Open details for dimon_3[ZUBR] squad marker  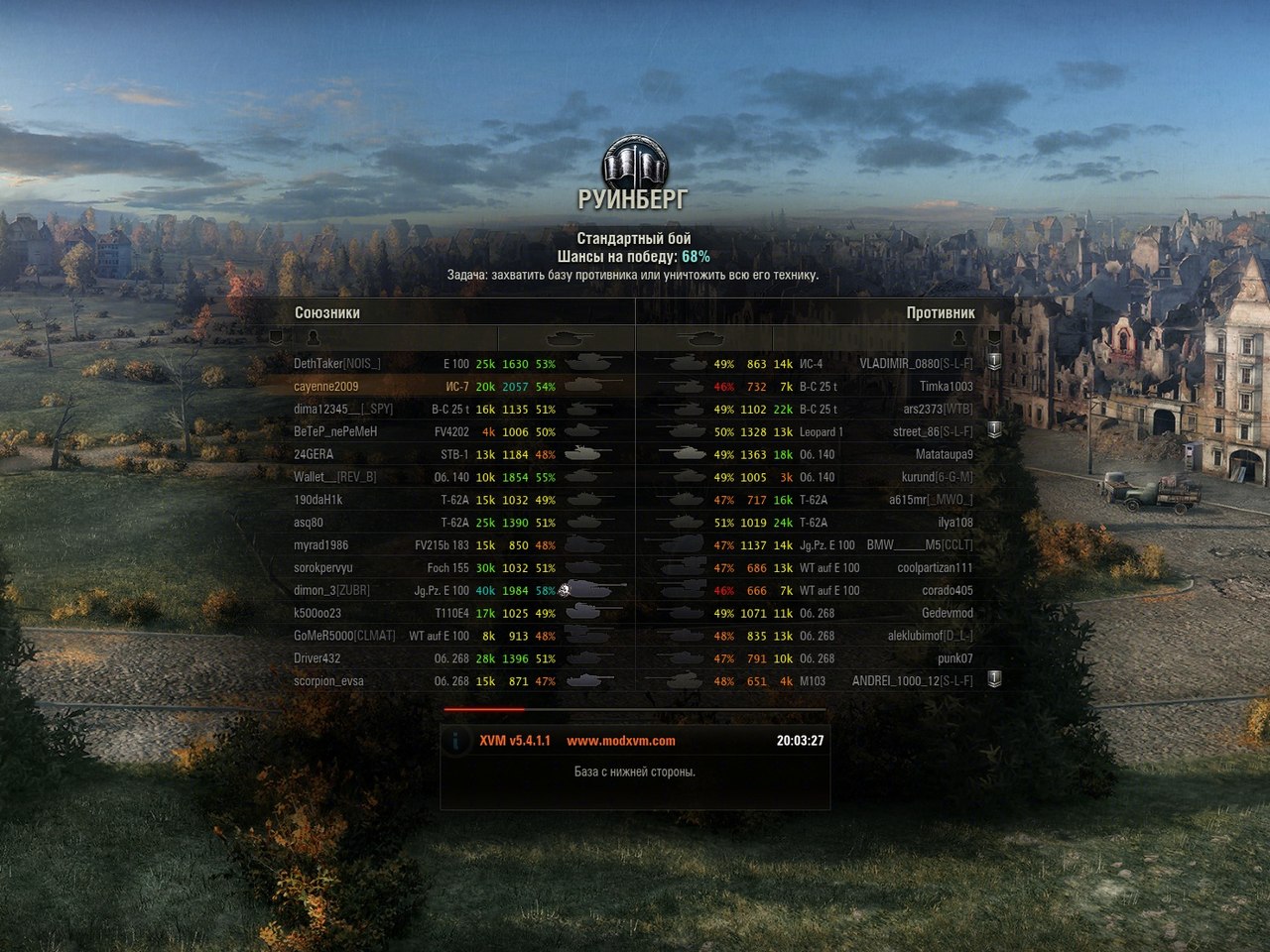tap(562, 589)
